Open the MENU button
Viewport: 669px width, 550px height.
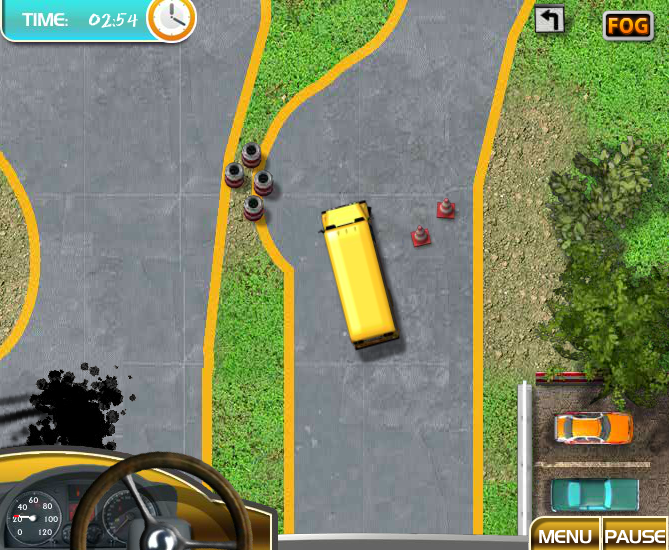click(x=565, y=535)
